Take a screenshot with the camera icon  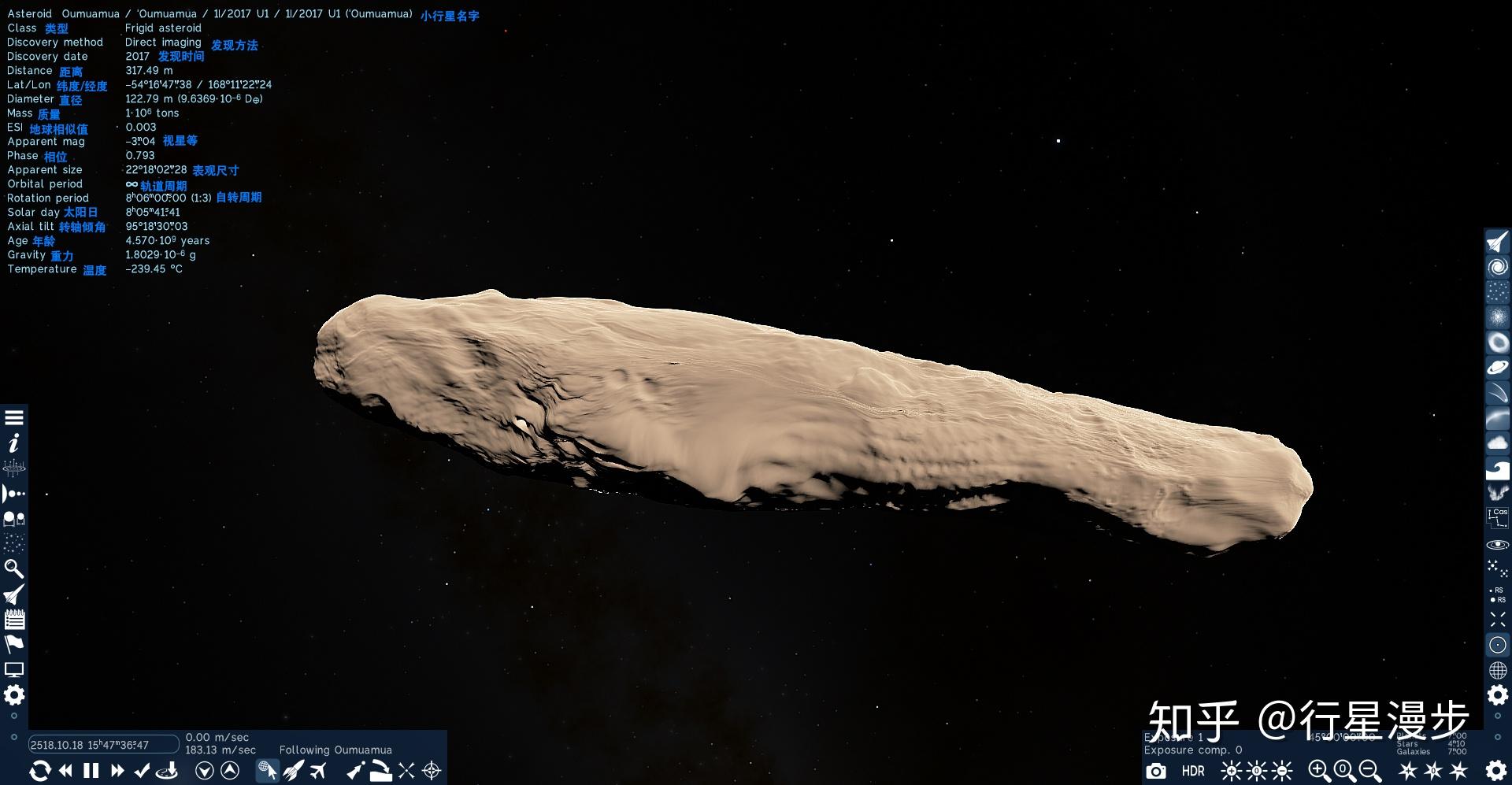[x=1156, y=771]
